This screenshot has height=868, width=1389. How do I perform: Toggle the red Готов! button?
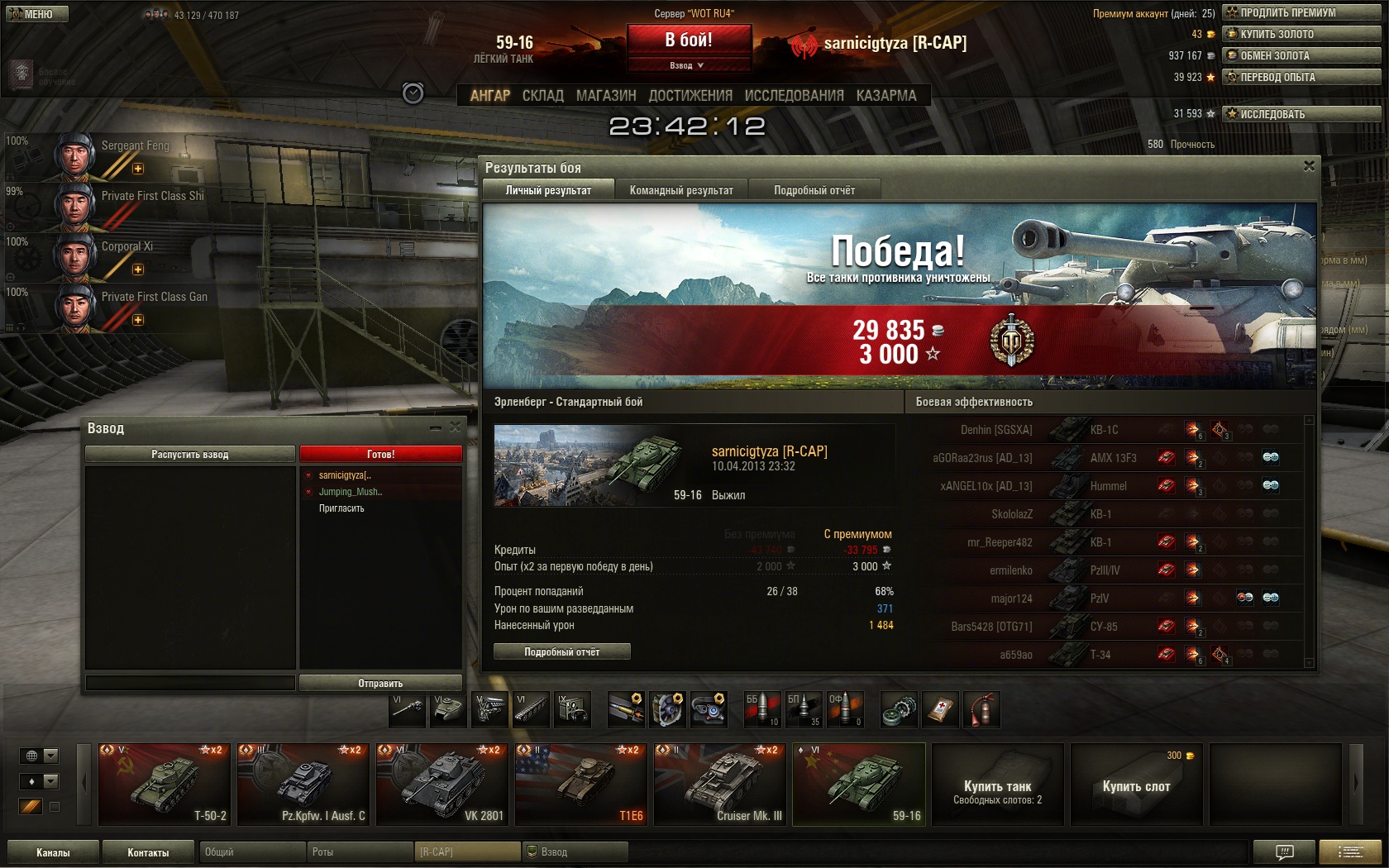coord(380,455)
